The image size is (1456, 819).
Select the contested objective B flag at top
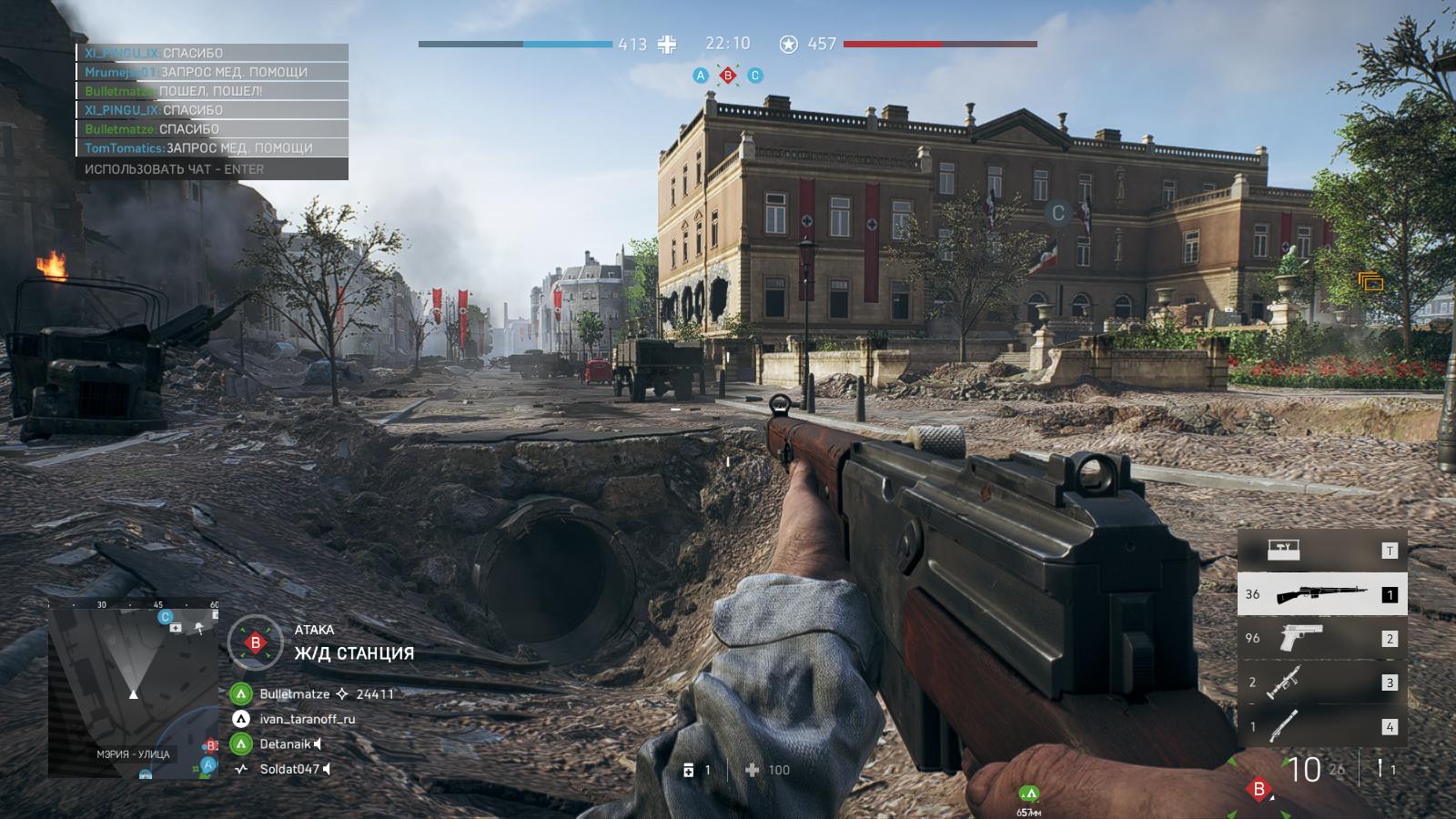pyautogui.click(x=728, y=76)
